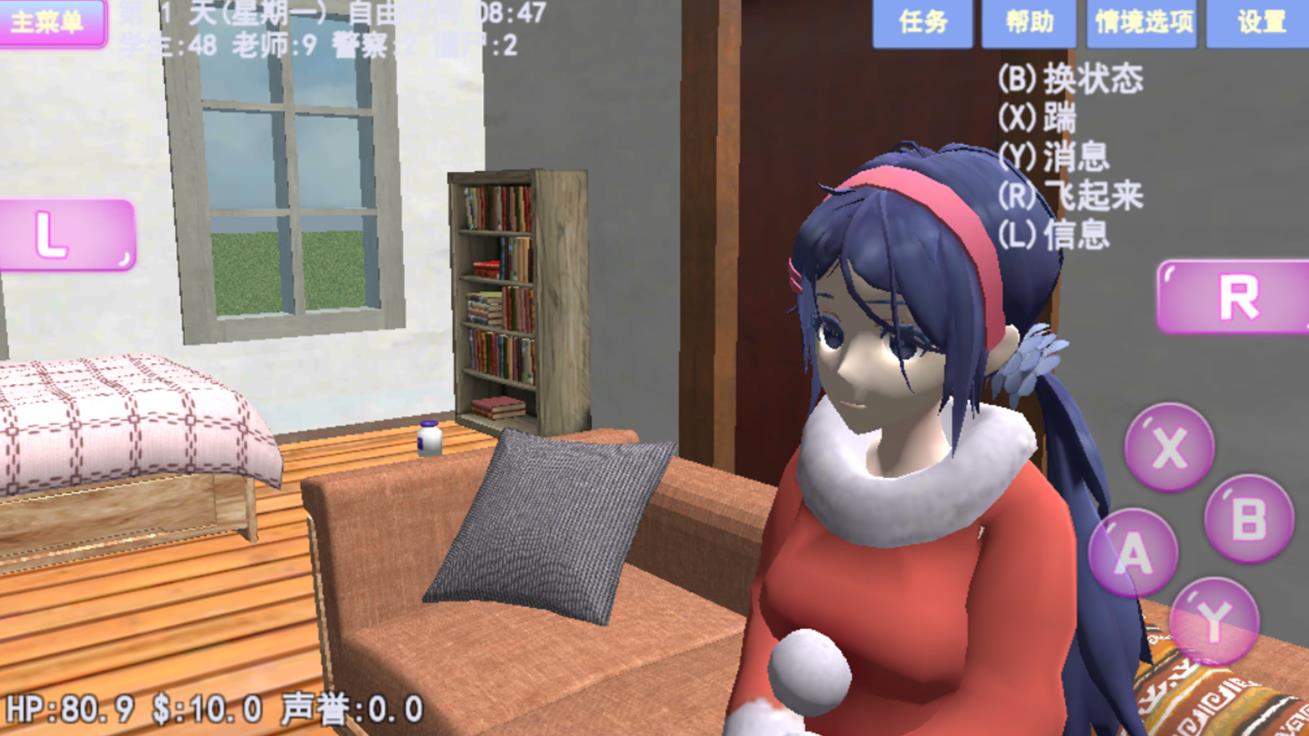Viewport: 1309px width, 736px height.
Task: Tap the round A action button
Action: tap(1133, 553)
